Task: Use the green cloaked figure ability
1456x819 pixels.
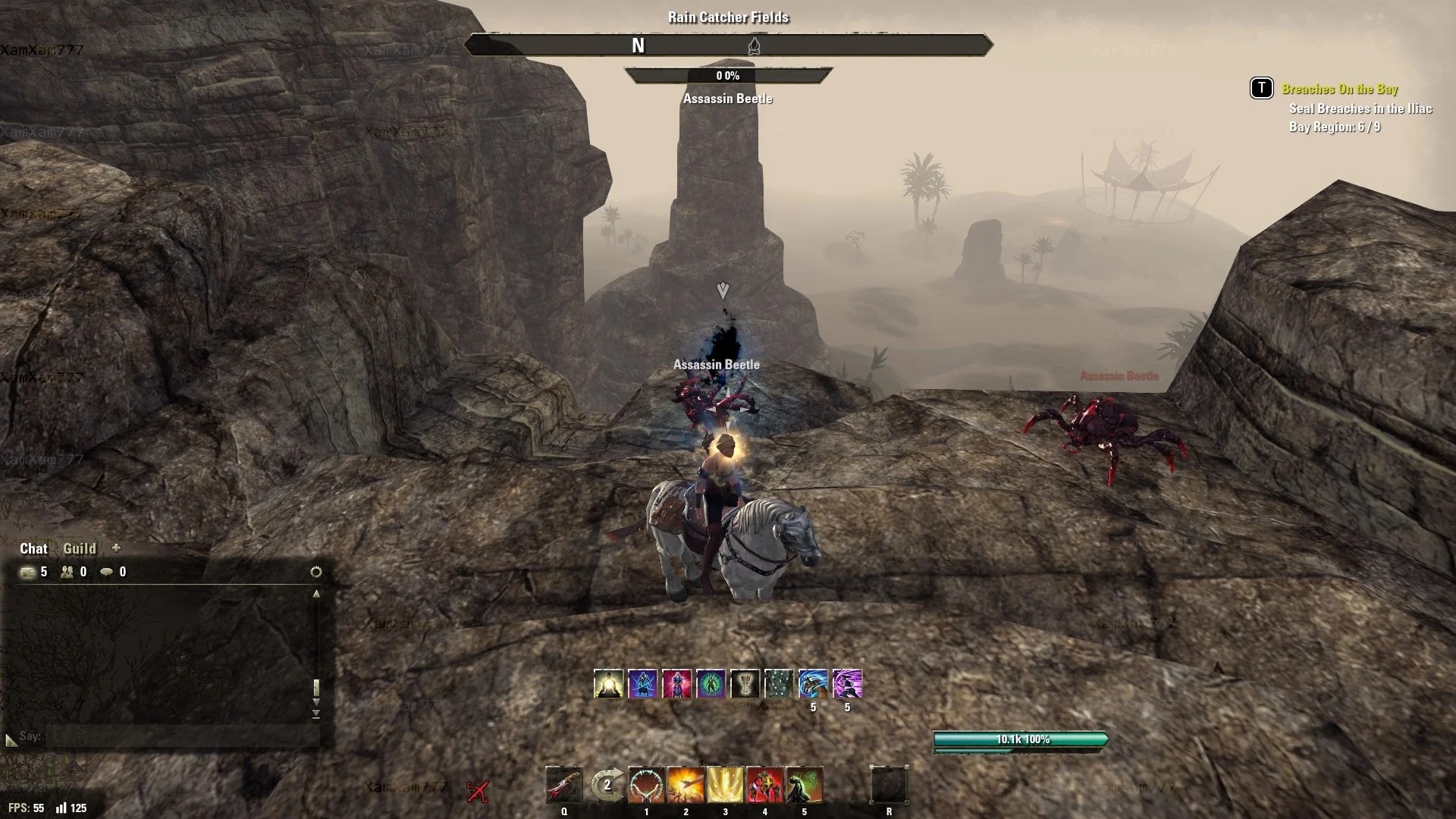Action: tap(804, 785)
